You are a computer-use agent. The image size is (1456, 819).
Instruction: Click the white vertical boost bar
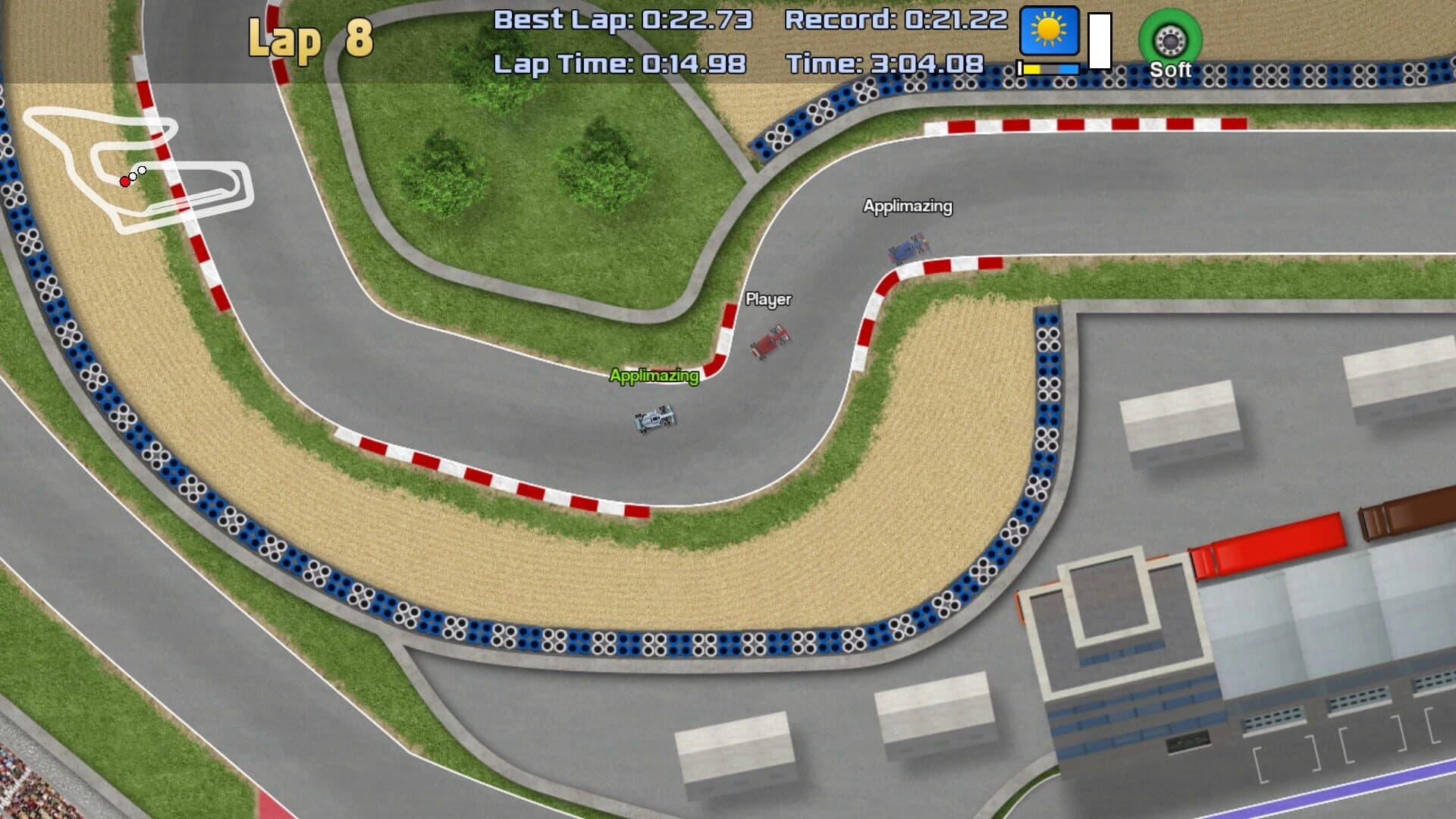point(1098,42)
